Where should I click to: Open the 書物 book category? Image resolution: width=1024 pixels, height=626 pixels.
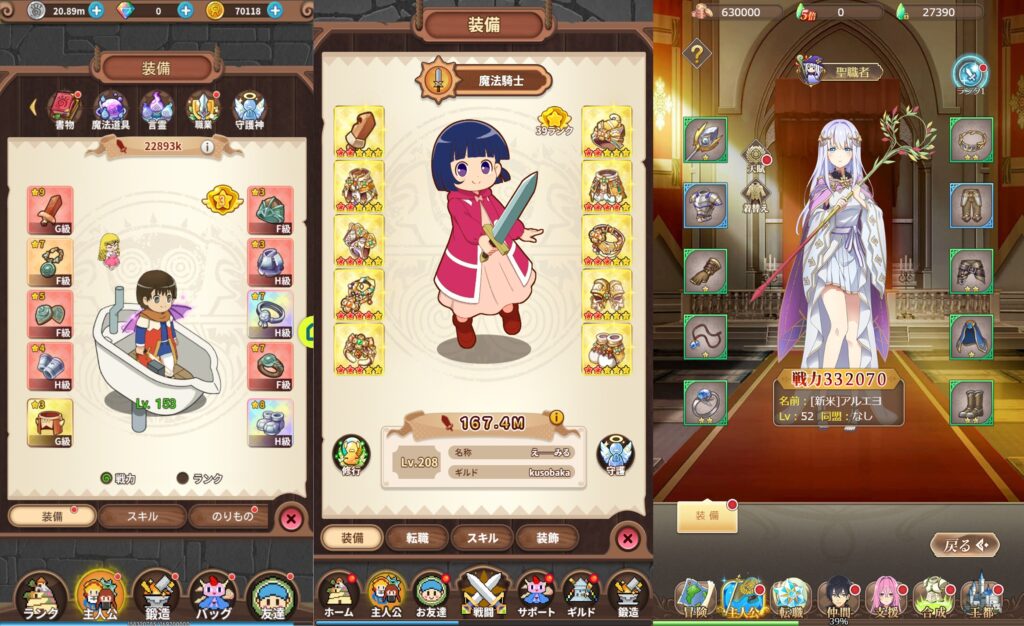point(65,108)
